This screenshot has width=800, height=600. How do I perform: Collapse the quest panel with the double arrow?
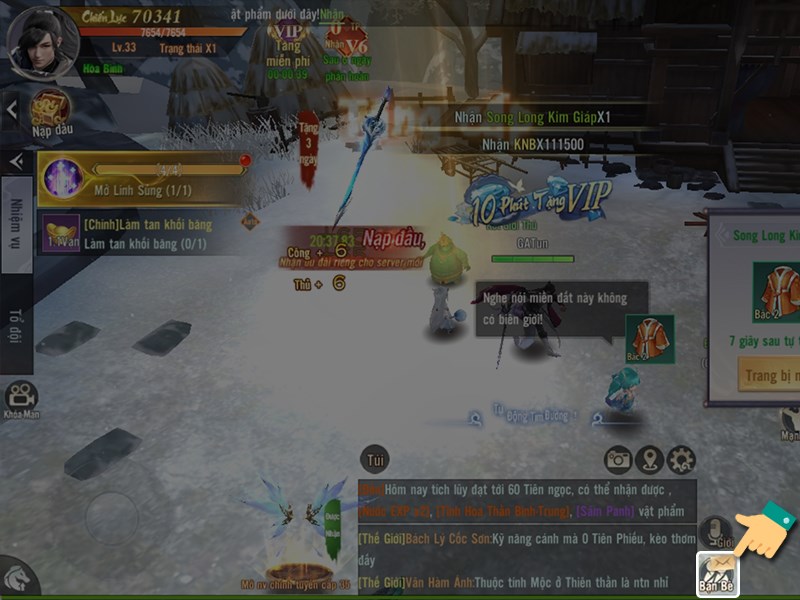pos(16,162)
